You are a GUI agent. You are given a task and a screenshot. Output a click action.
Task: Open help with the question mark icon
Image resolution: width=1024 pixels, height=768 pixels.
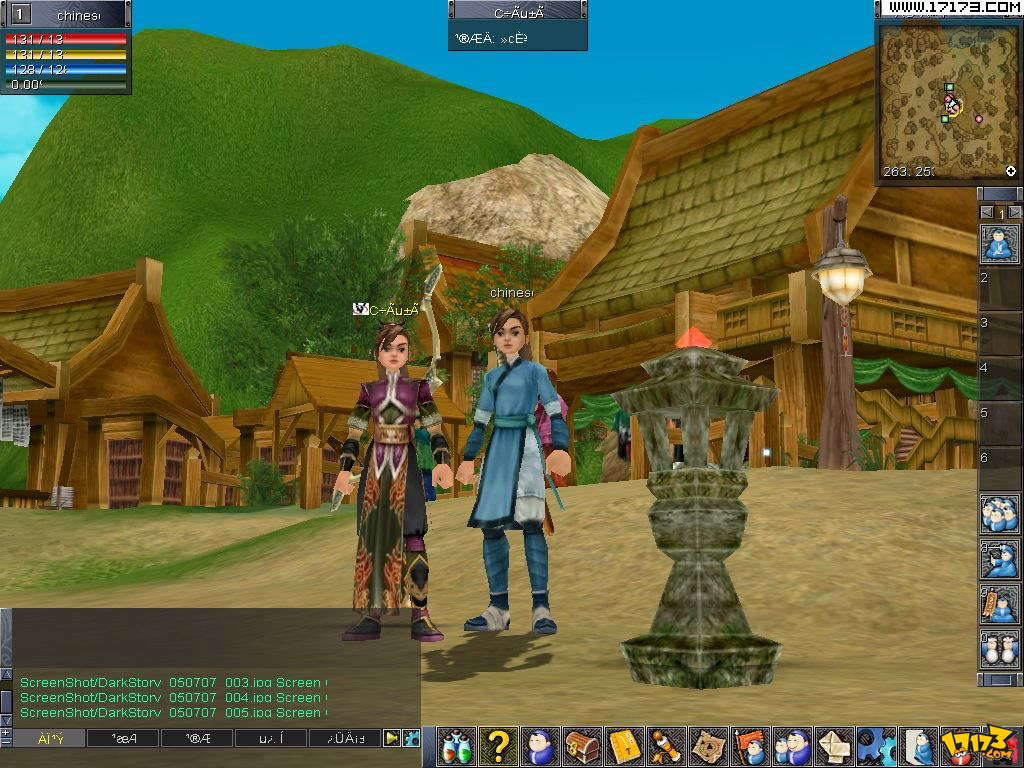[498, 746]
